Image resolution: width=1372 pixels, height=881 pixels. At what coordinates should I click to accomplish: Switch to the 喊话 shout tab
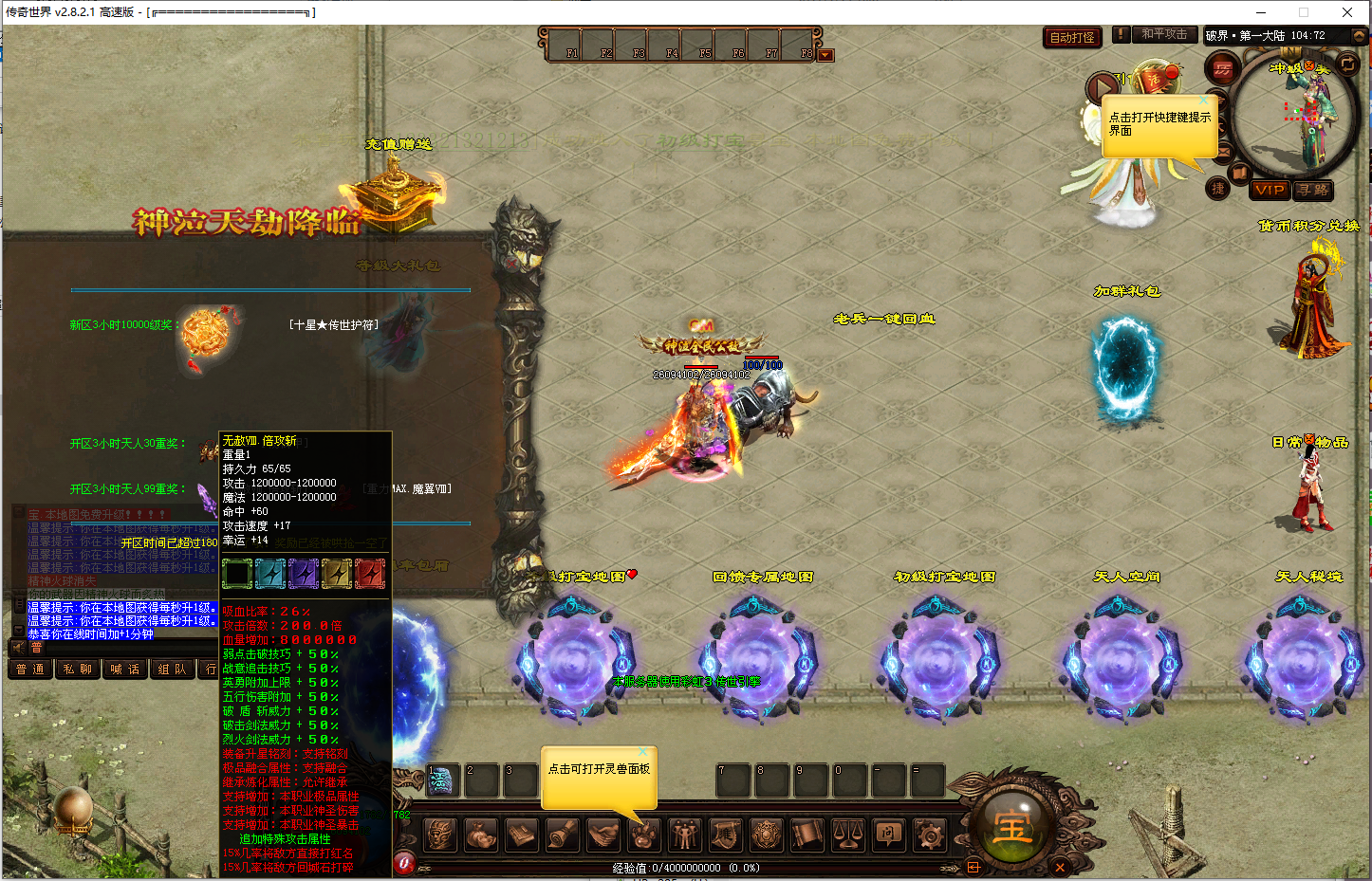(124, 669)
